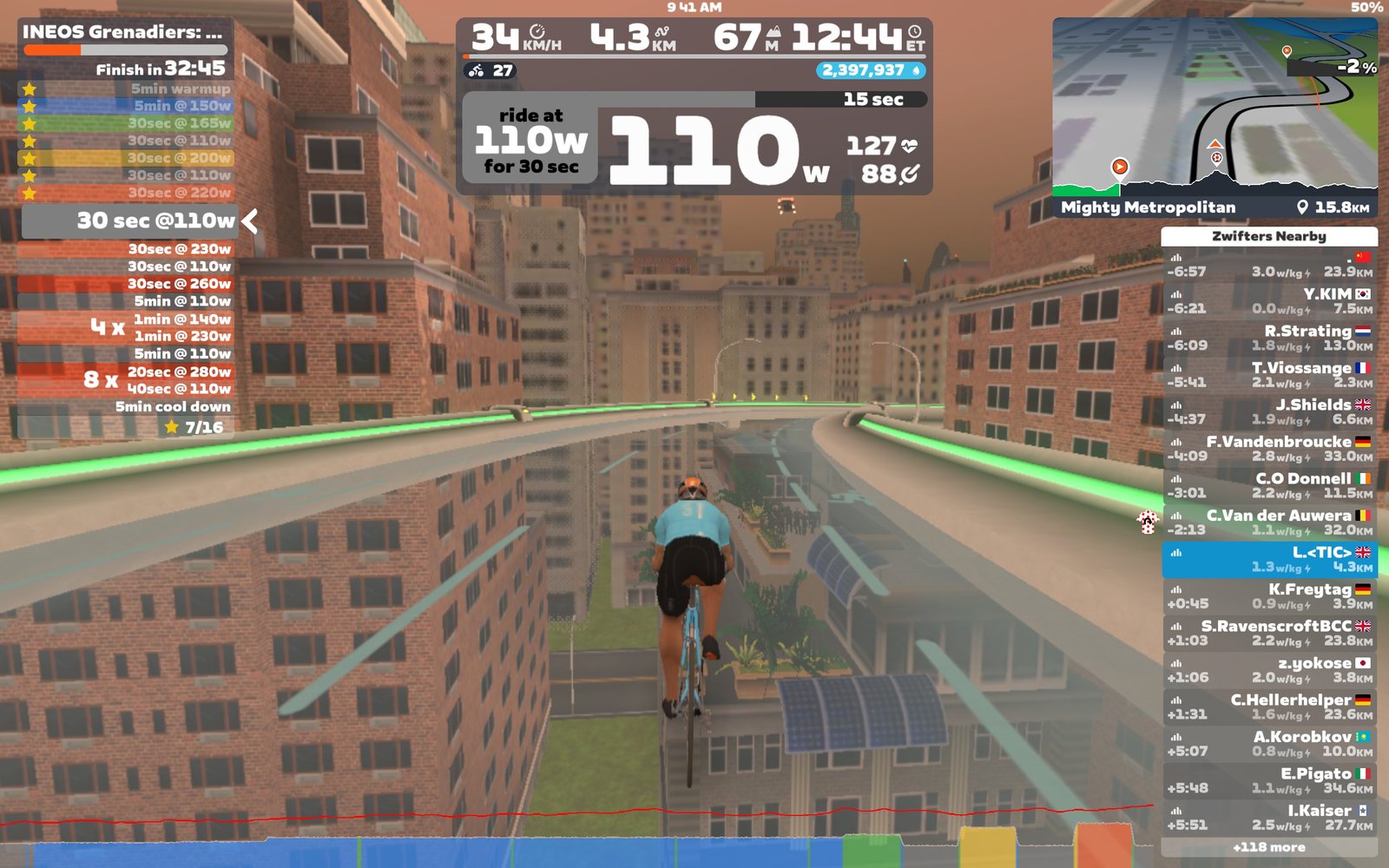1389x868 pixels.
Task: Select R.Strating in the Zwifters Nearby list
Action: pyautogui.click(x=1269, y=338)
